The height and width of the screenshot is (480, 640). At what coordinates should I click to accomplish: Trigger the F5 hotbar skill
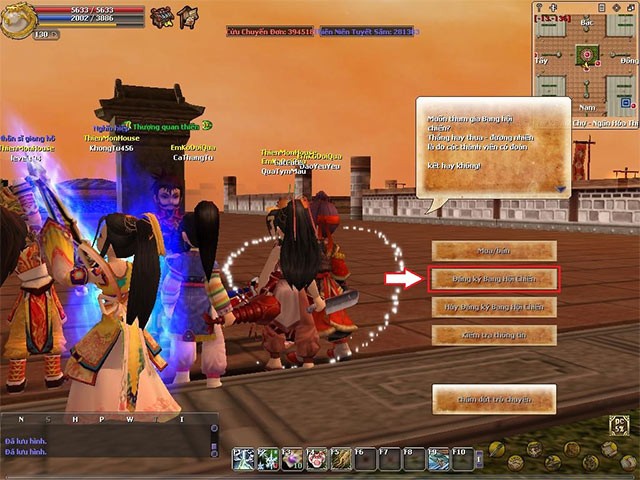341,458
